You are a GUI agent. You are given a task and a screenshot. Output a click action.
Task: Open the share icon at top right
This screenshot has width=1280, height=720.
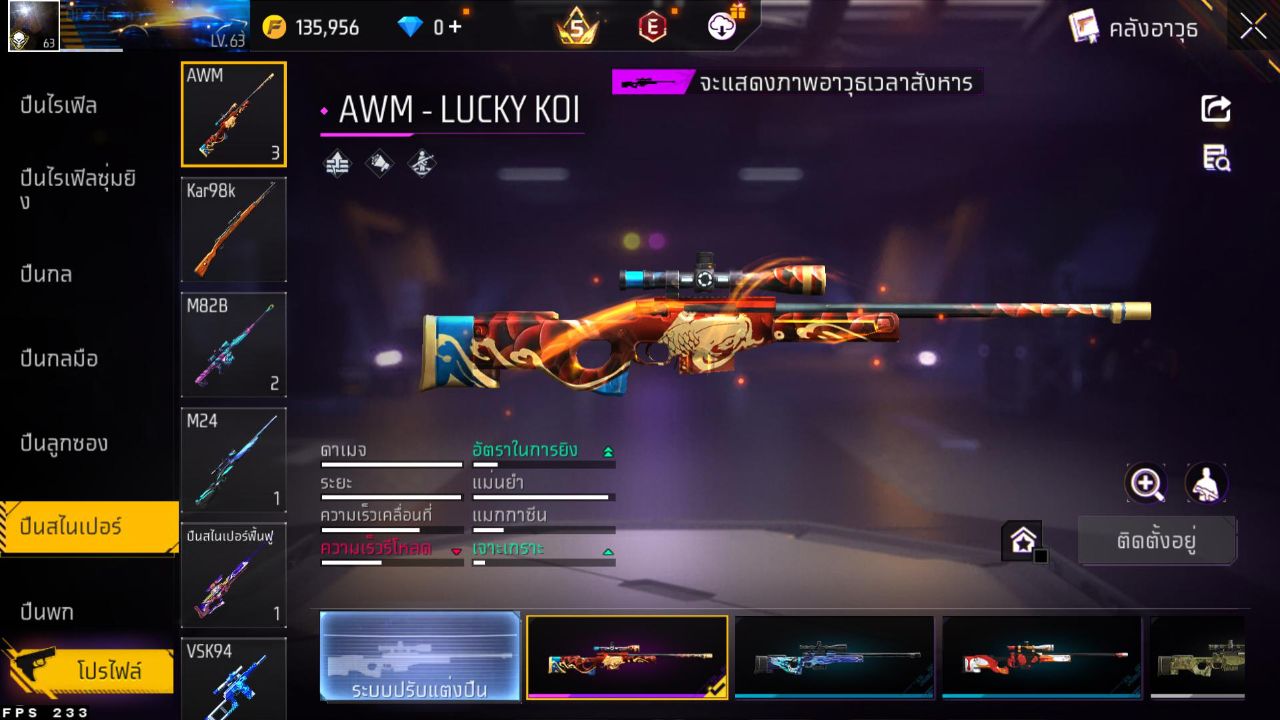tap(1215, 110)
